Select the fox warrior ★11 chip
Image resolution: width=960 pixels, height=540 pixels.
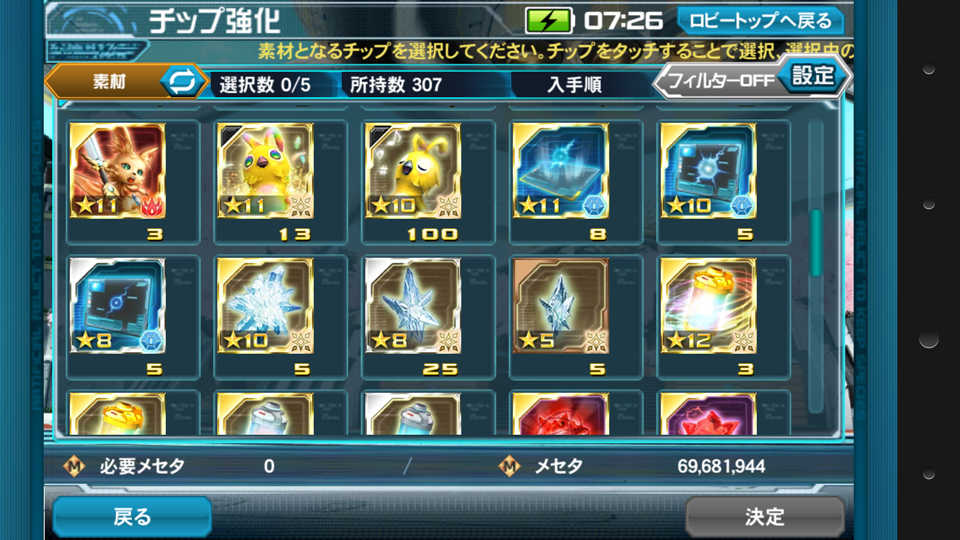click(118, 172)
